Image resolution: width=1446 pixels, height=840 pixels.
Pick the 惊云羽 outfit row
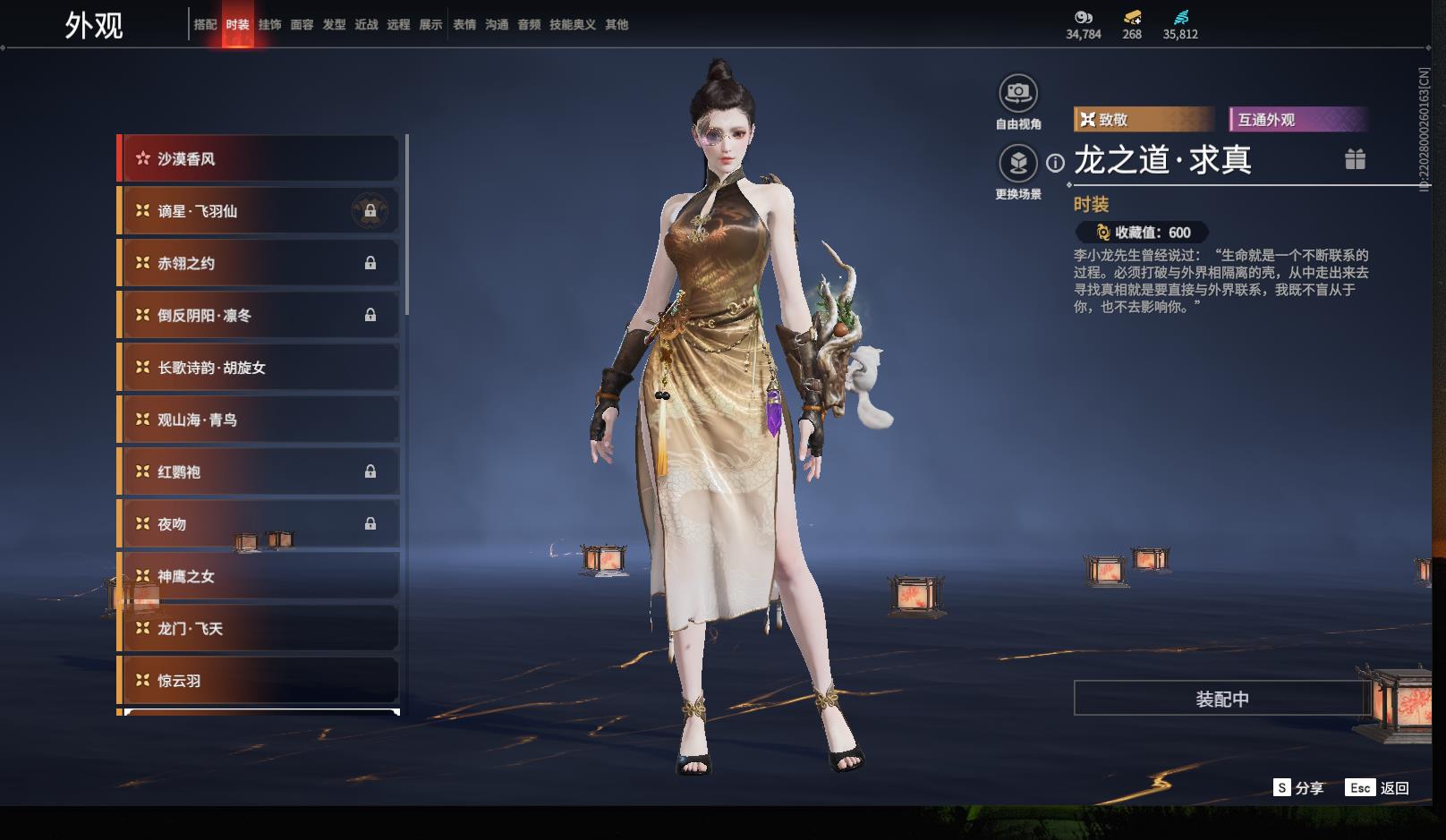tap(259, 681)
